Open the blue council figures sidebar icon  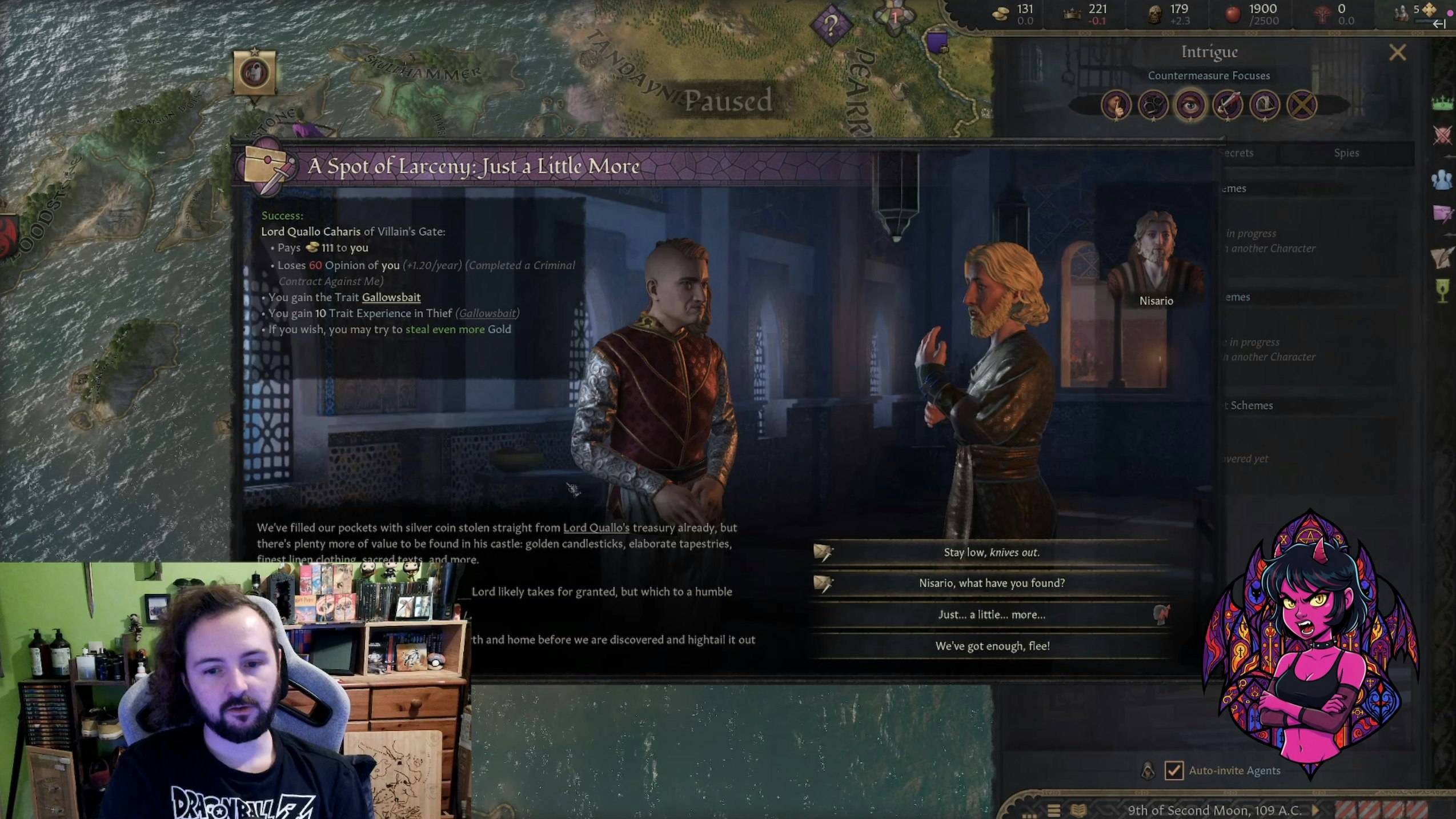click(x=1442, y=179)
